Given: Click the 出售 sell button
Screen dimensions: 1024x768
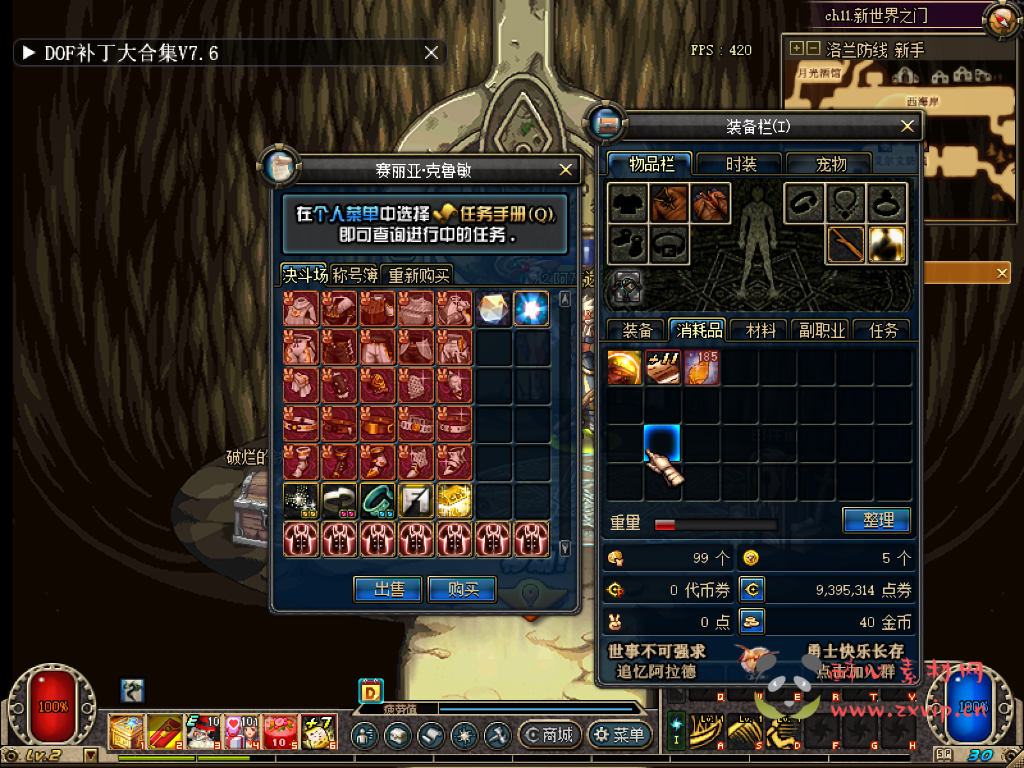Looking at the screenshot, I should point(387,589).
